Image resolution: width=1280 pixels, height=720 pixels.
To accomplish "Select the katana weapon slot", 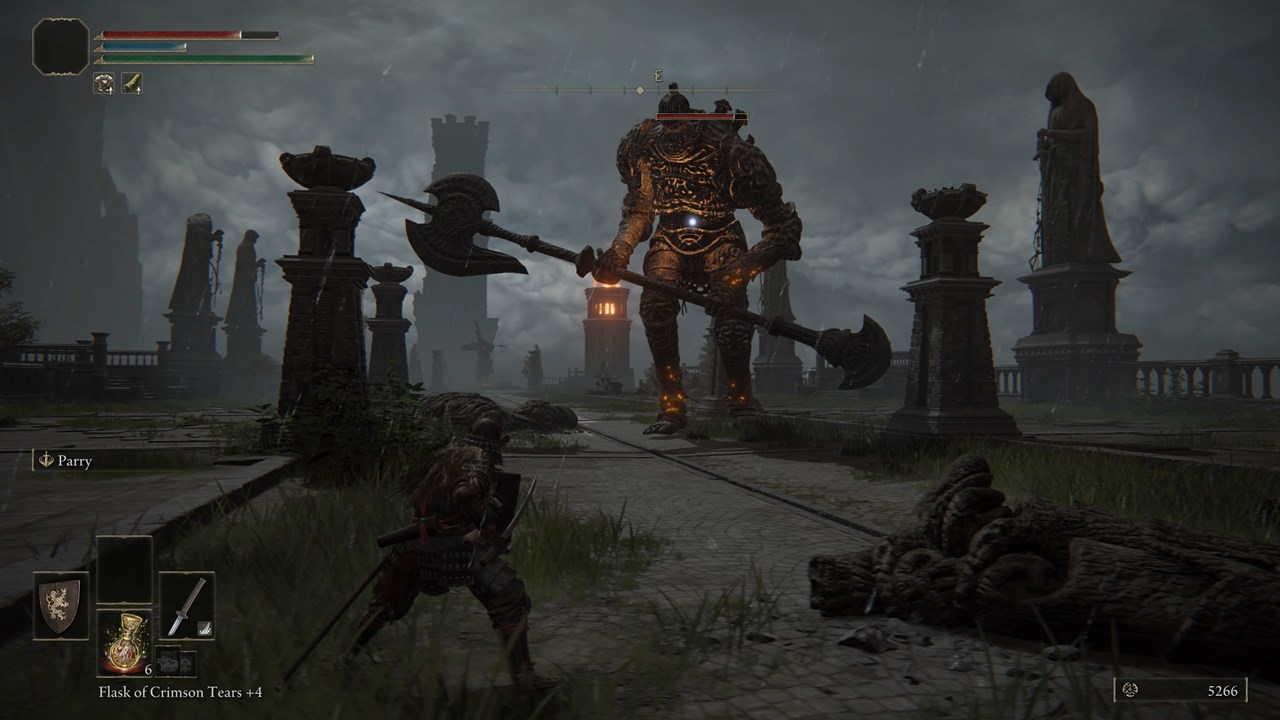I will click(187, 605).
